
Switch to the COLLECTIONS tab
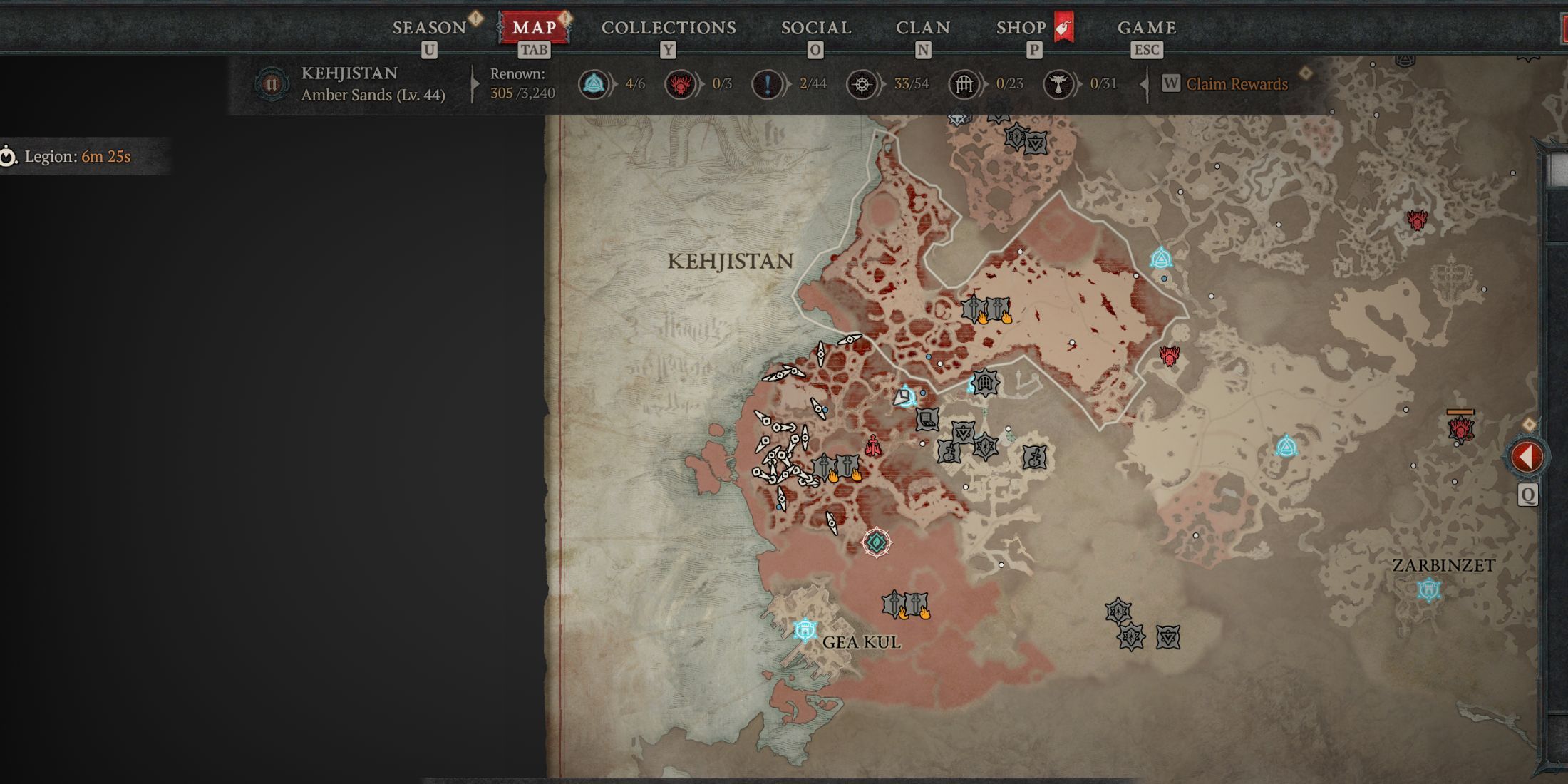click(x=667, y=29)
